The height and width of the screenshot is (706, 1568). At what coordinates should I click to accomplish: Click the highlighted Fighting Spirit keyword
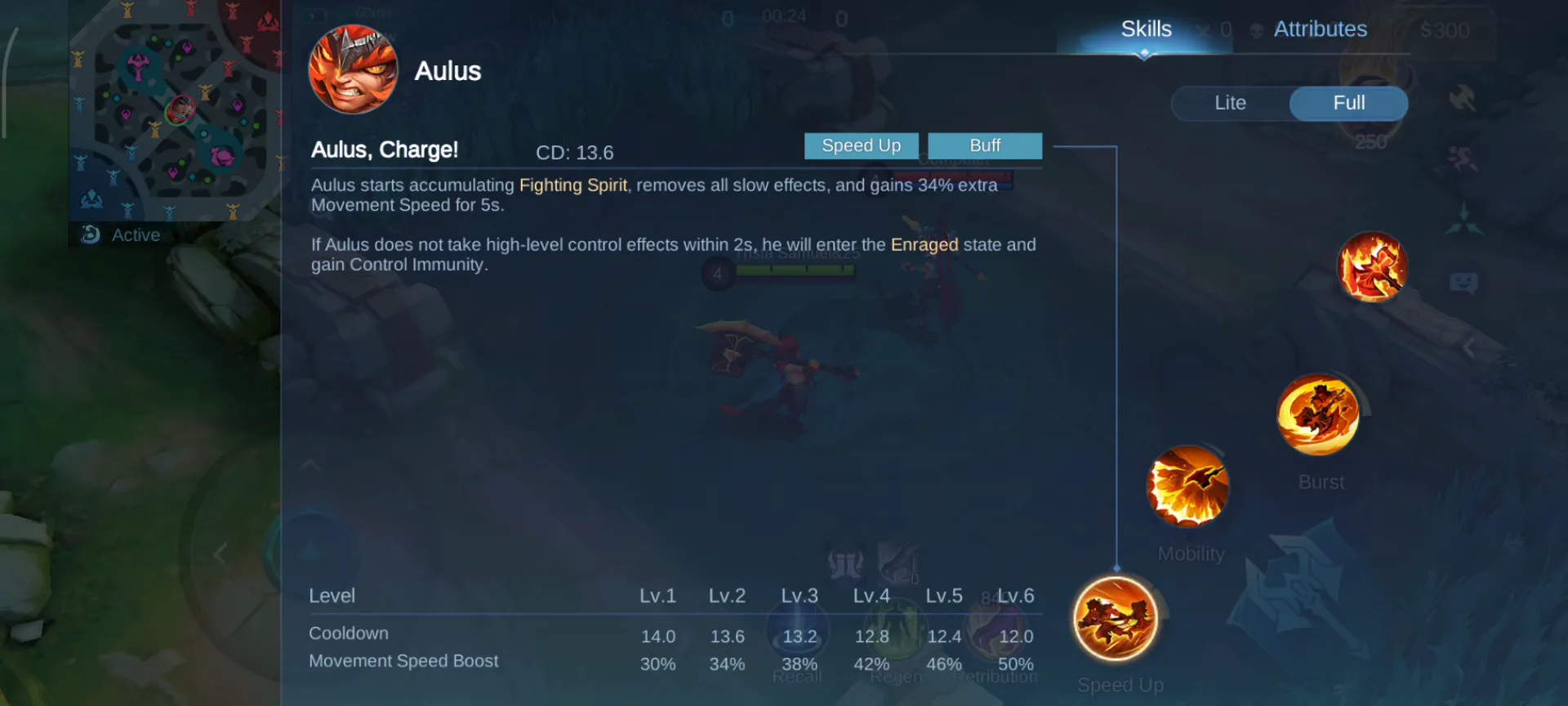click(x=573, y=185)
